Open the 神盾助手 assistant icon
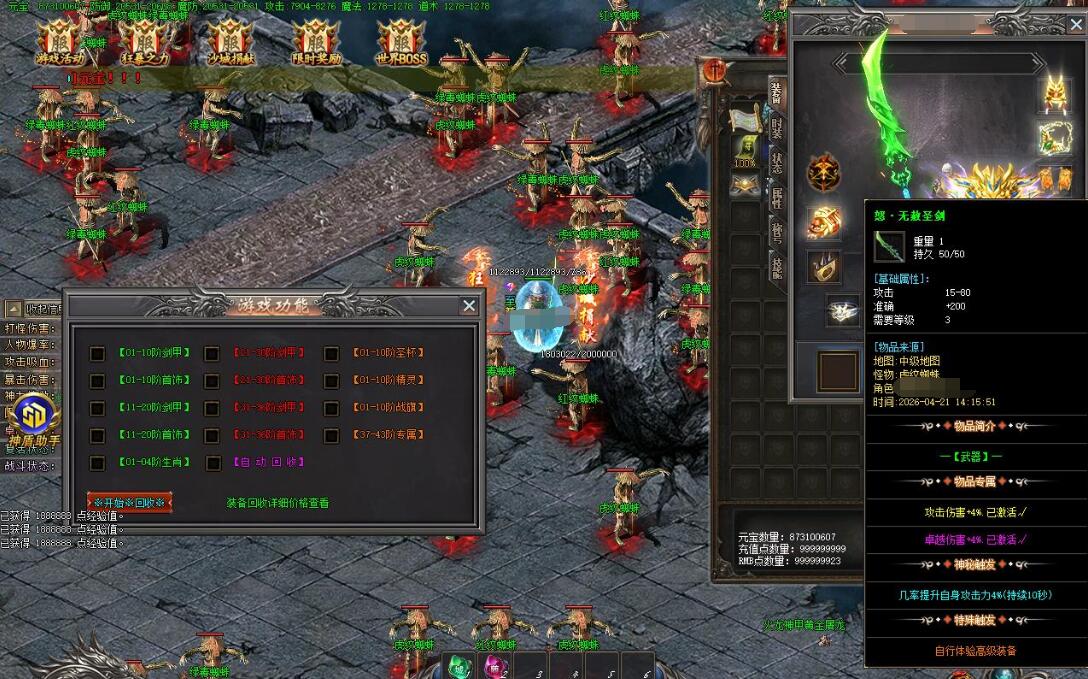The width and height of the screenshot is (1088, 679). [x=34, y=420]
